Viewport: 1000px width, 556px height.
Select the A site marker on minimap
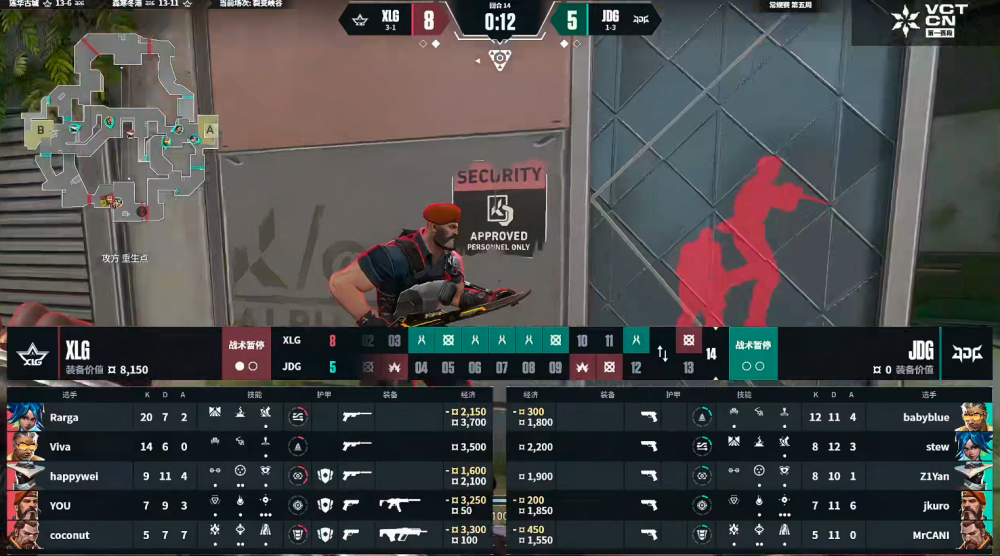coord(210,129)
